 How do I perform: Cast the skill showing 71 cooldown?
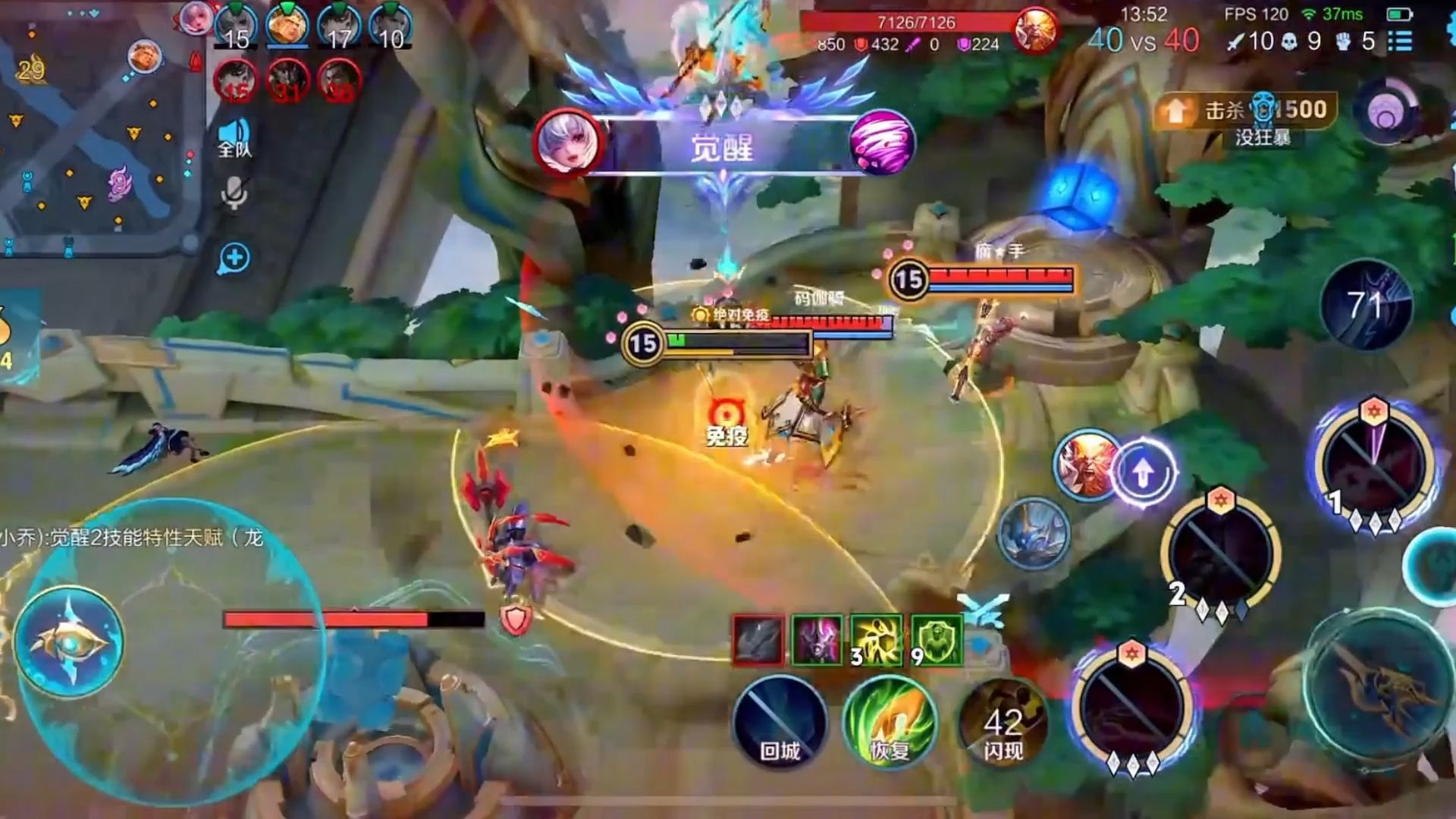click(x=1366, y=305)
